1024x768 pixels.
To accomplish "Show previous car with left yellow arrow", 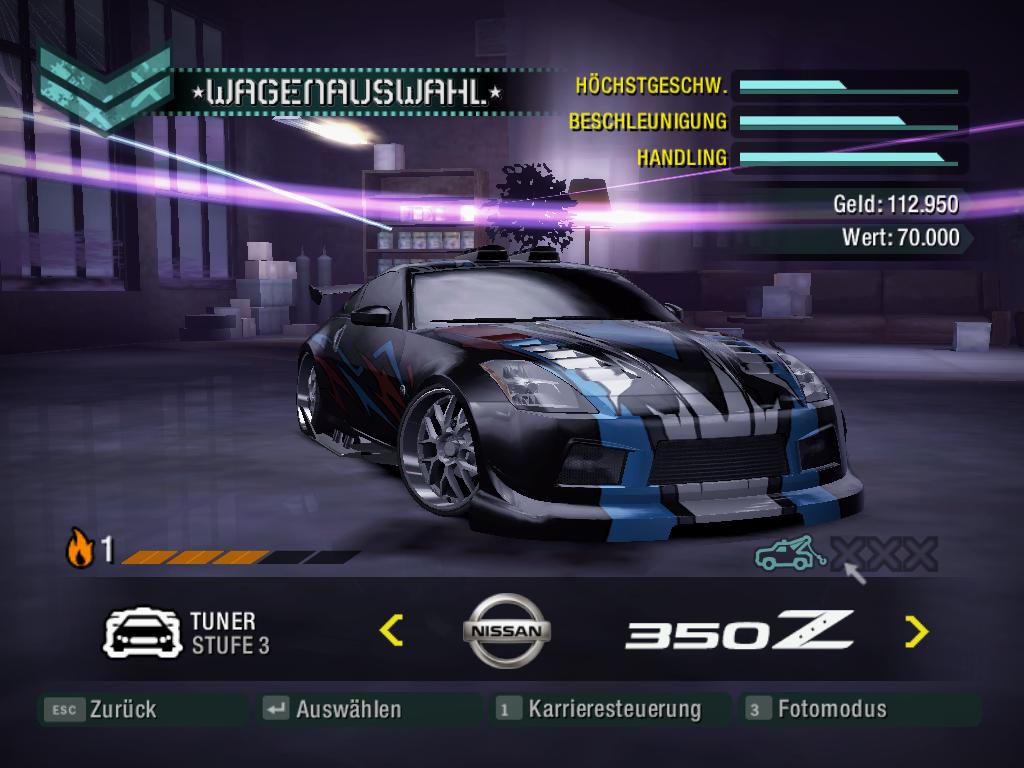I will (392, 631).
